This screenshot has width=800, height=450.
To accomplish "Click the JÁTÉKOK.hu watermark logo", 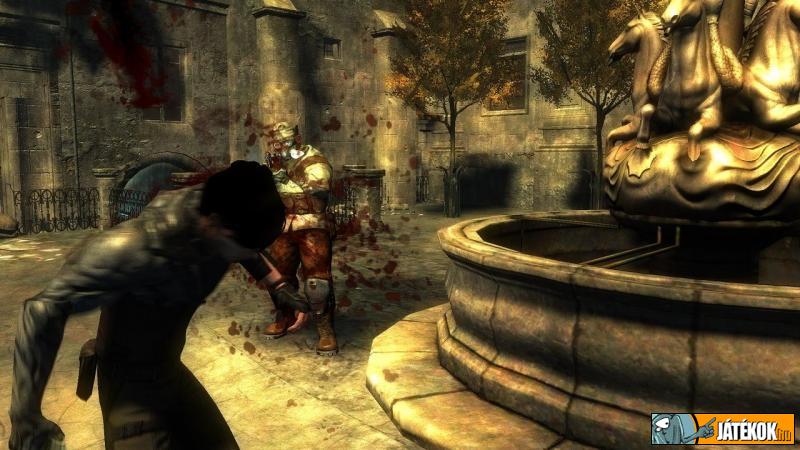I will point(722,429).
